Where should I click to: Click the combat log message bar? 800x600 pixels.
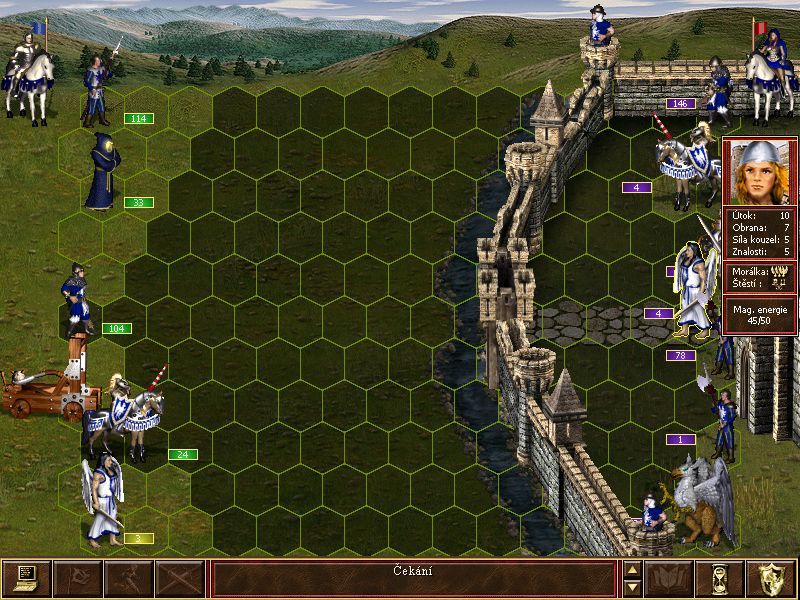pyautogui.click(x=413, y=579)
